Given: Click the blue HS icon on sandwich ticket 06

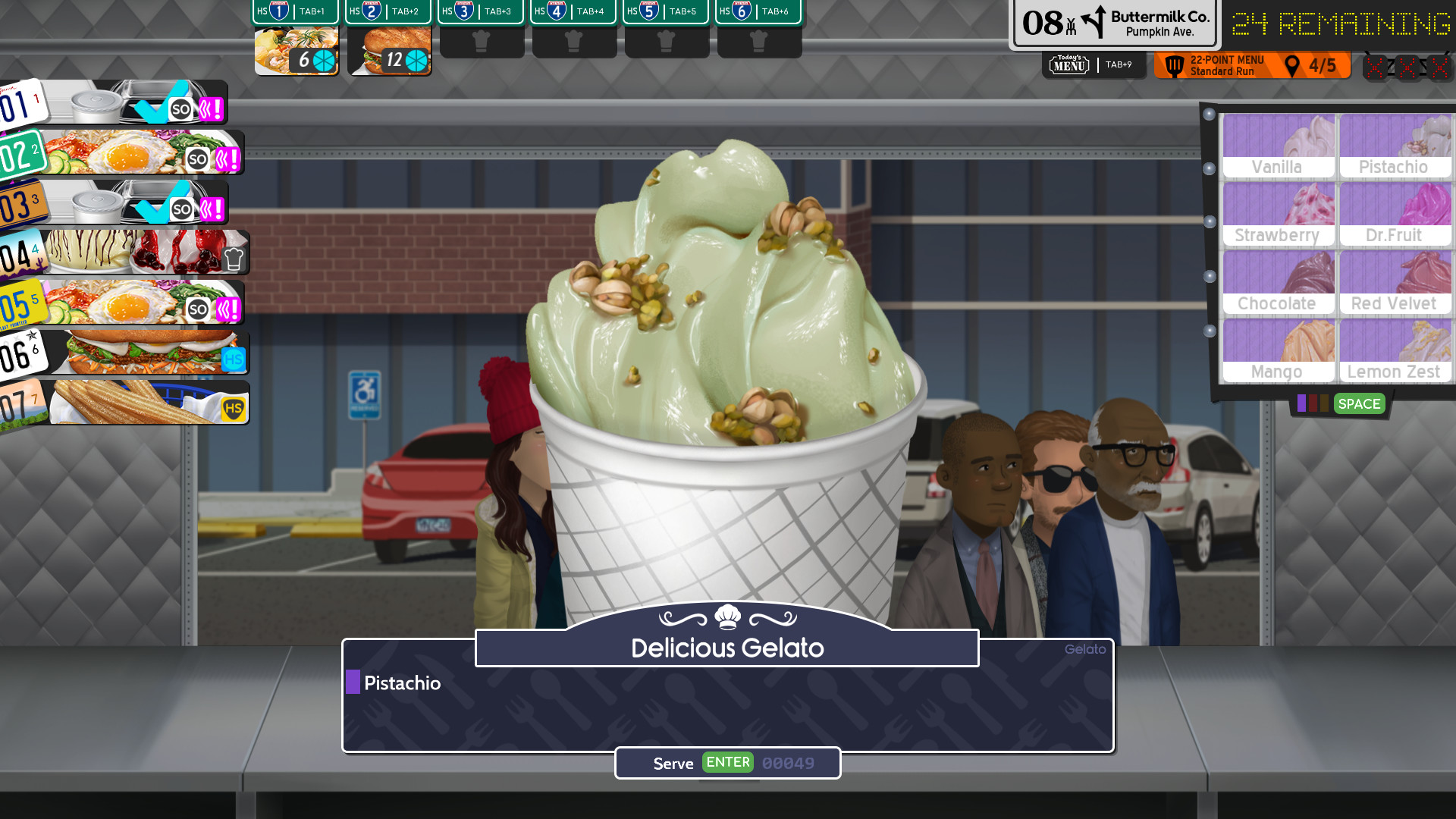Looking at the screenshot, I should coord(234,356).
